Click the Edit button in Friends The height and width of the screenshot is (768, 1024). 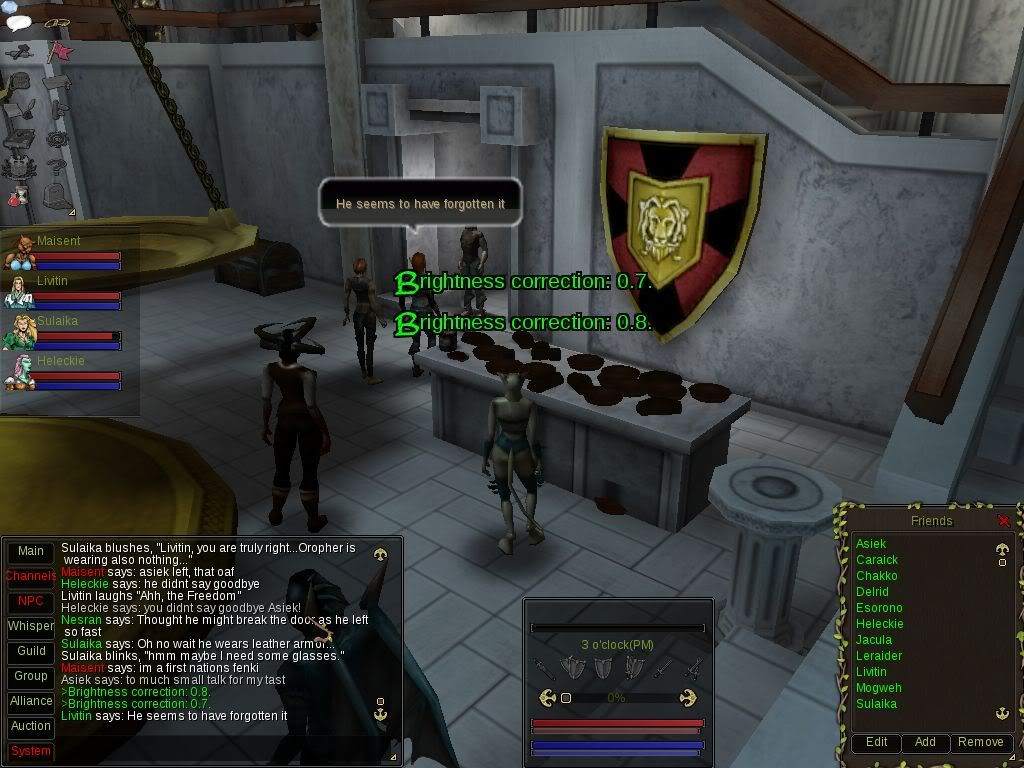[x=876, y=742]
